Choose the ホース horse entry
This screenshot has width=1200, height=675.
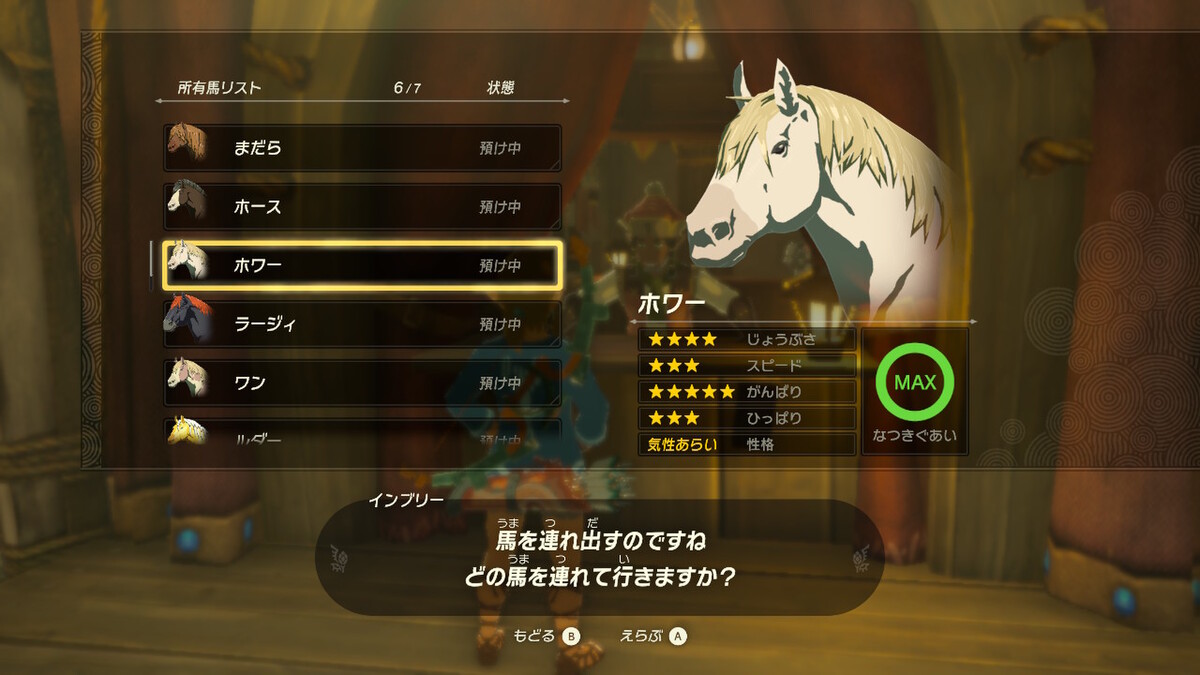tap(362, 207)
